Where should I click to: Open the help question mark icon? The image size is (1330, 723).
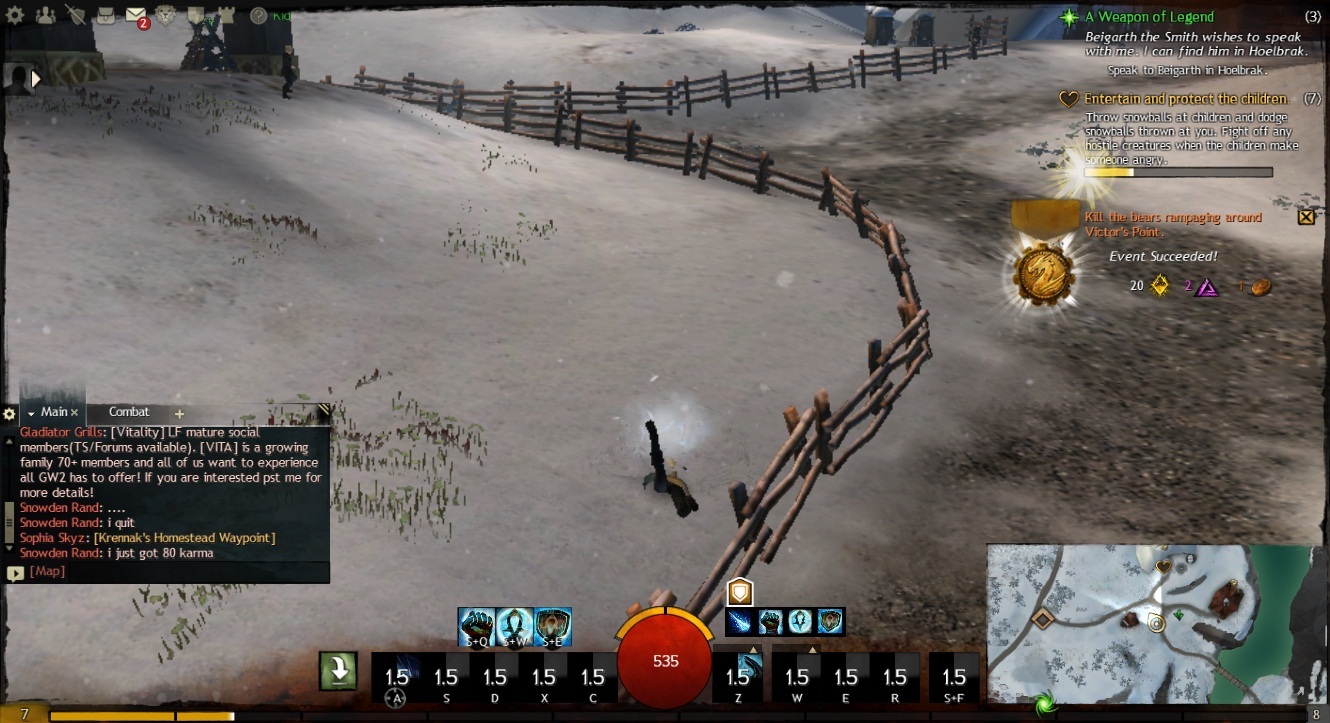pos(258,15)
